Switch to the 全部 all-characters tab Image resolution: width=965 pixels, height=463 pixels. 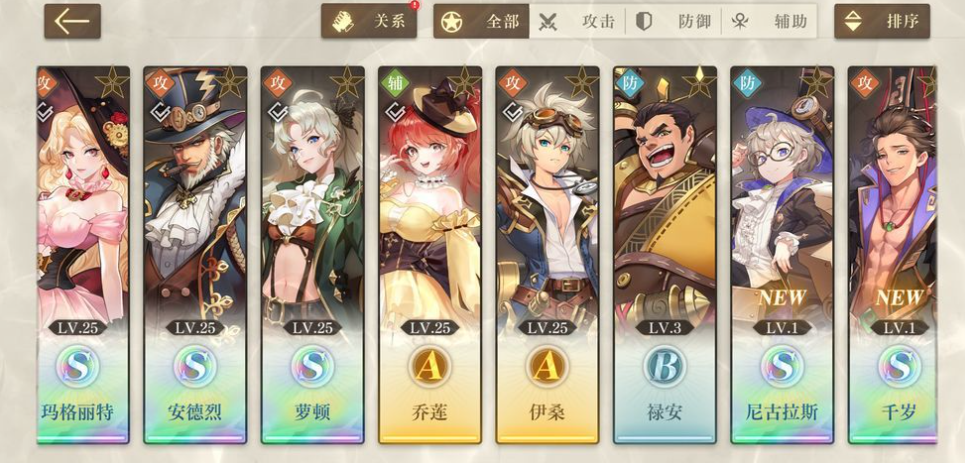[x=482, y=21]
